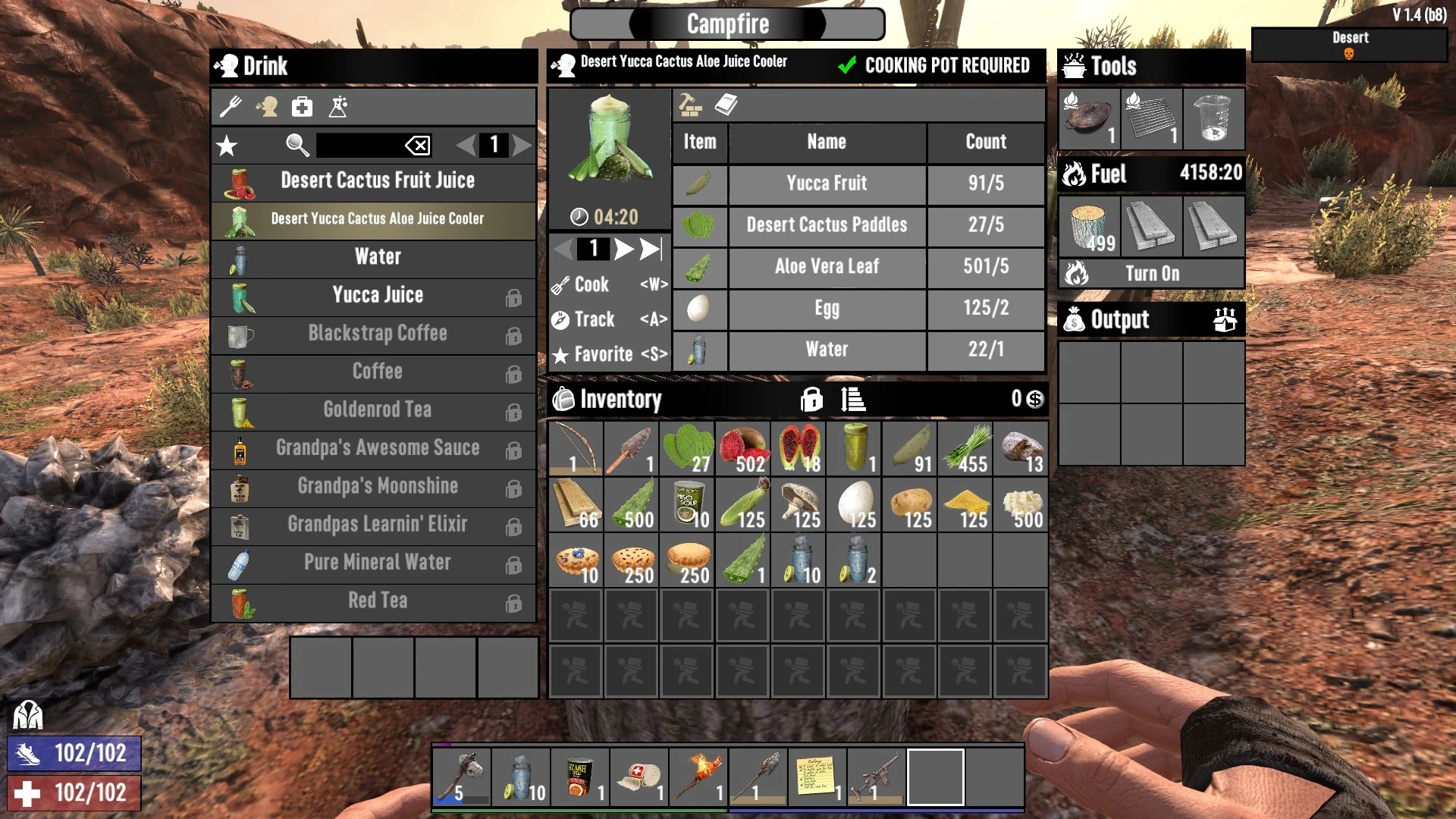The image size is (1456, 819).
Task: Pick the Goldenrod Tea recipe row
Action: [x=377, y=410]
